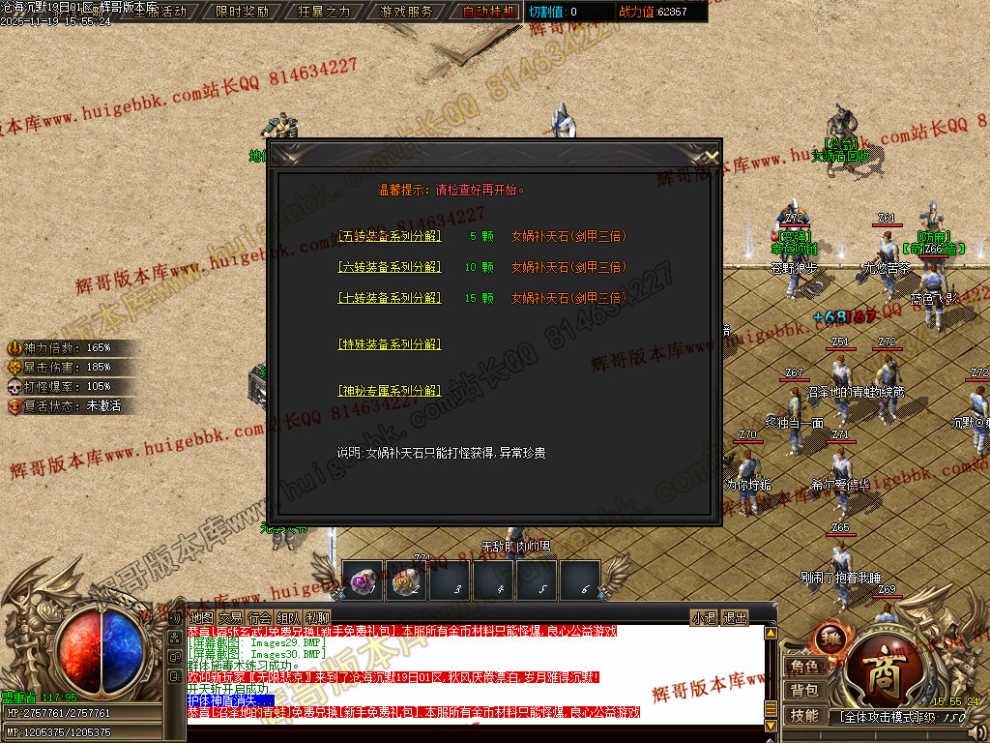Select 六转装备系列分解 link
This screenshot has height=743, width=990.
[x=389, y=268]
